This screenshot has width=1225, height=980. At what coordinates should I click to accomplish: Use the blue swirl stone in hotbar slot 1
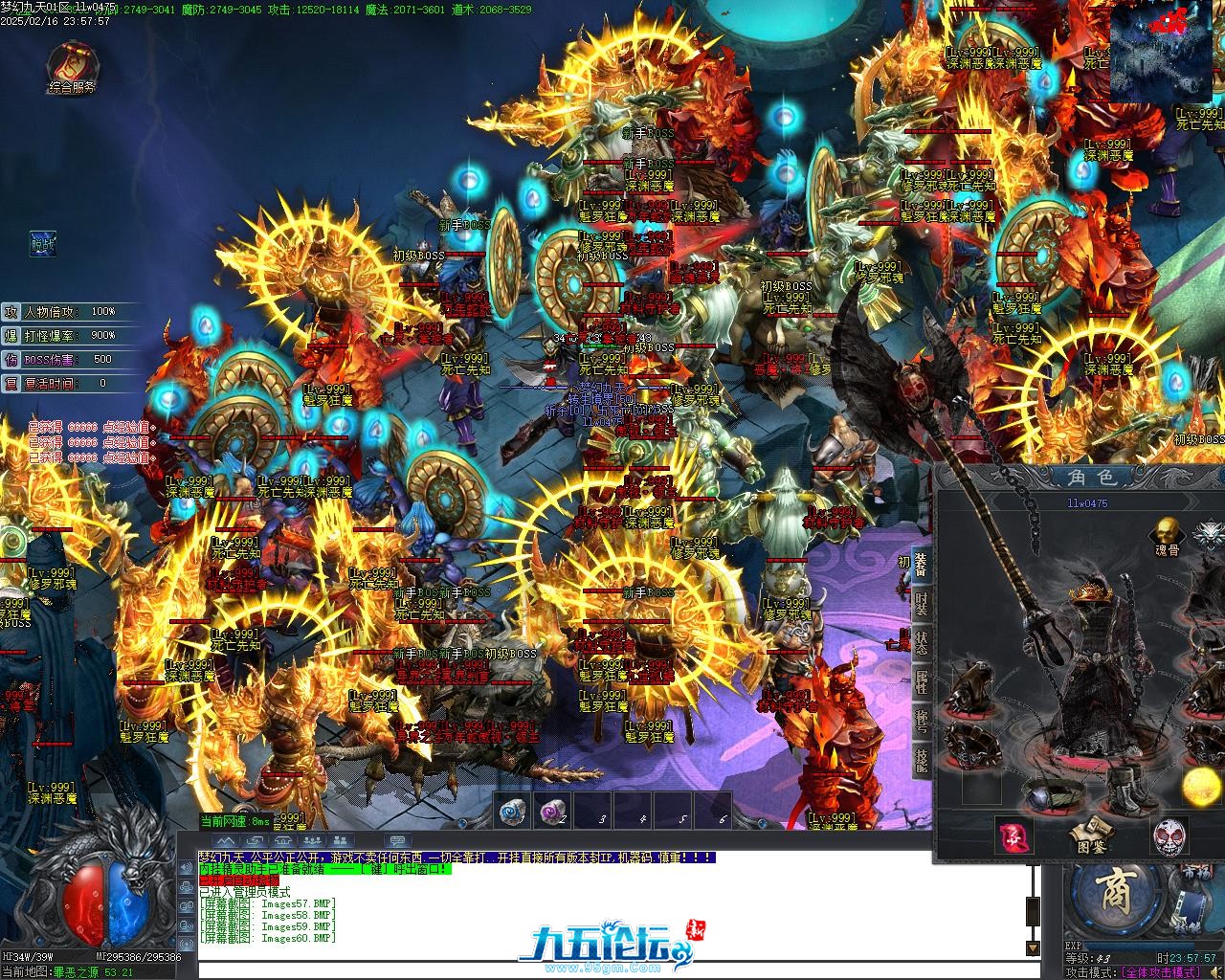[513, 812]
